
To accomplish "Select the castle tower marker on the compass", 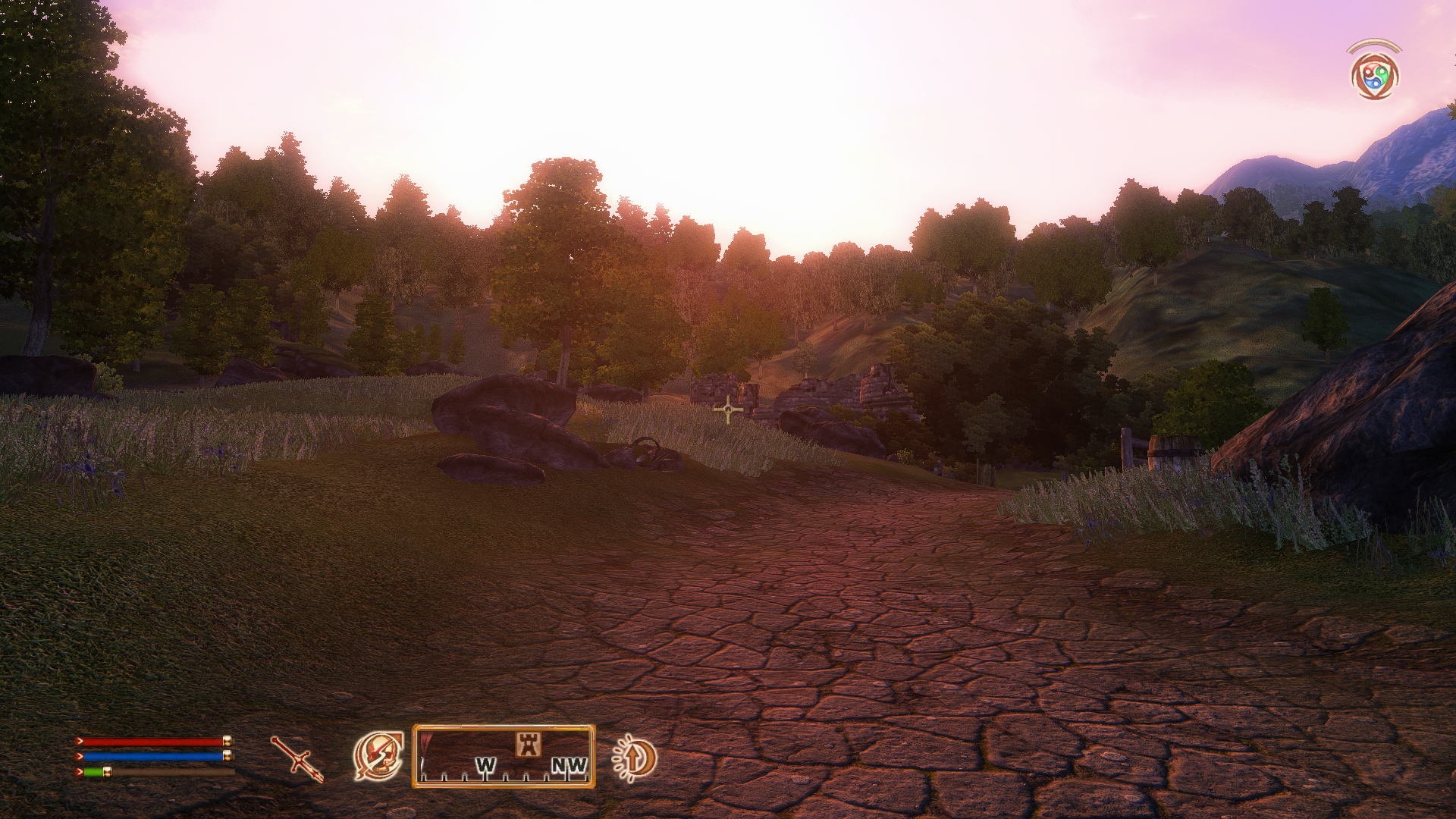I will coord(529,744).
